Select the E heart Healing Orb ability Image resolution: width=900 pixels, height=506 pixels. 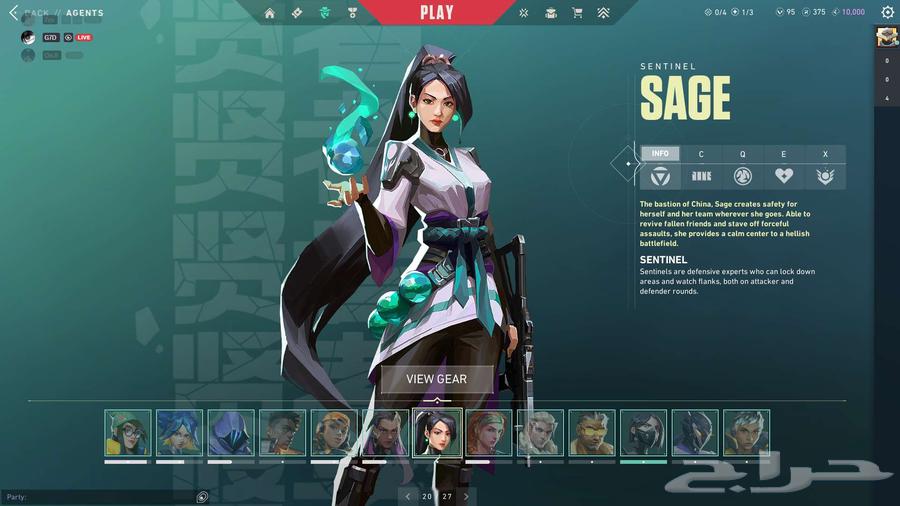(783, 176)
